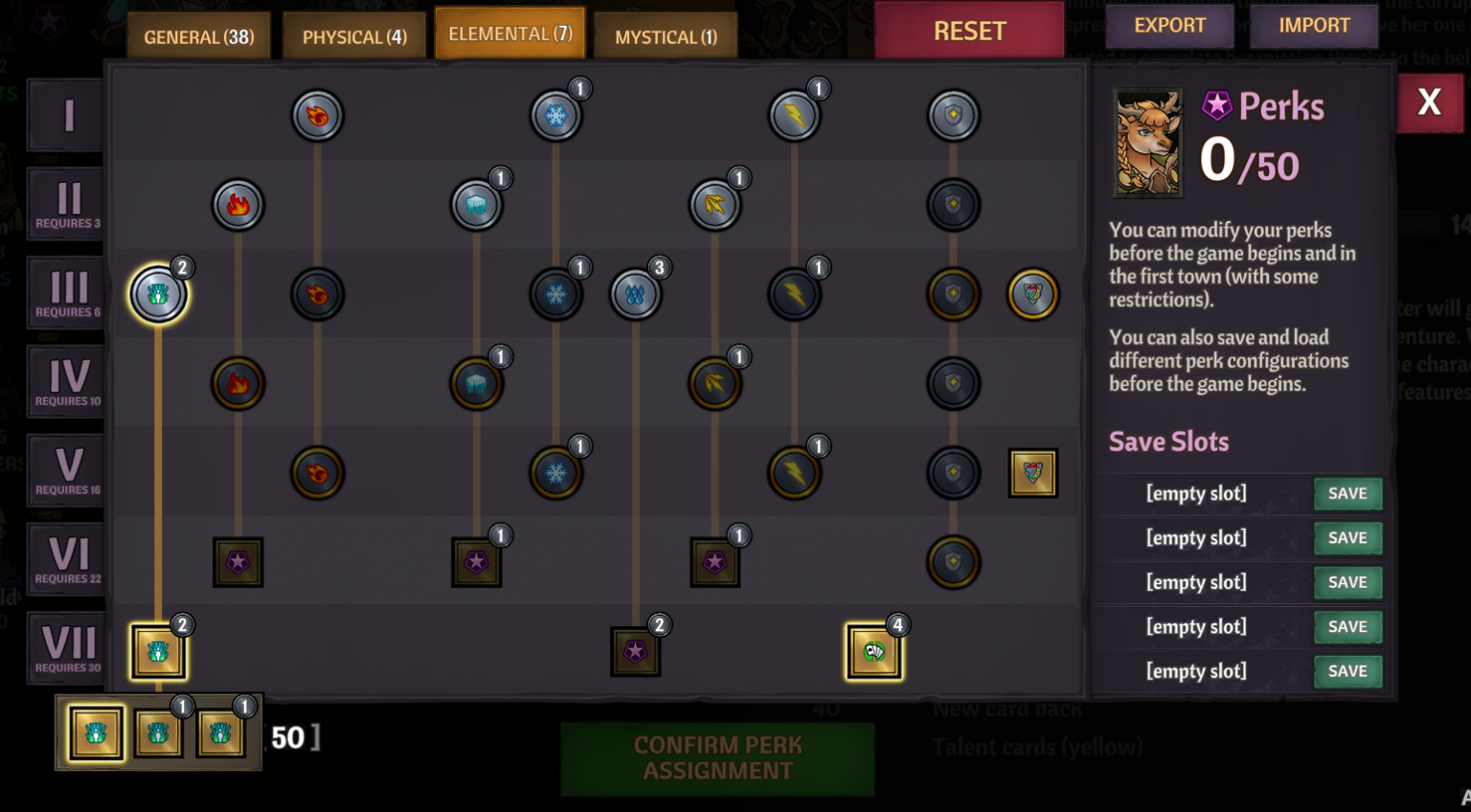Click the purple star perk in tier VI row
The image size is (1471, 812).
coord(238,562)
